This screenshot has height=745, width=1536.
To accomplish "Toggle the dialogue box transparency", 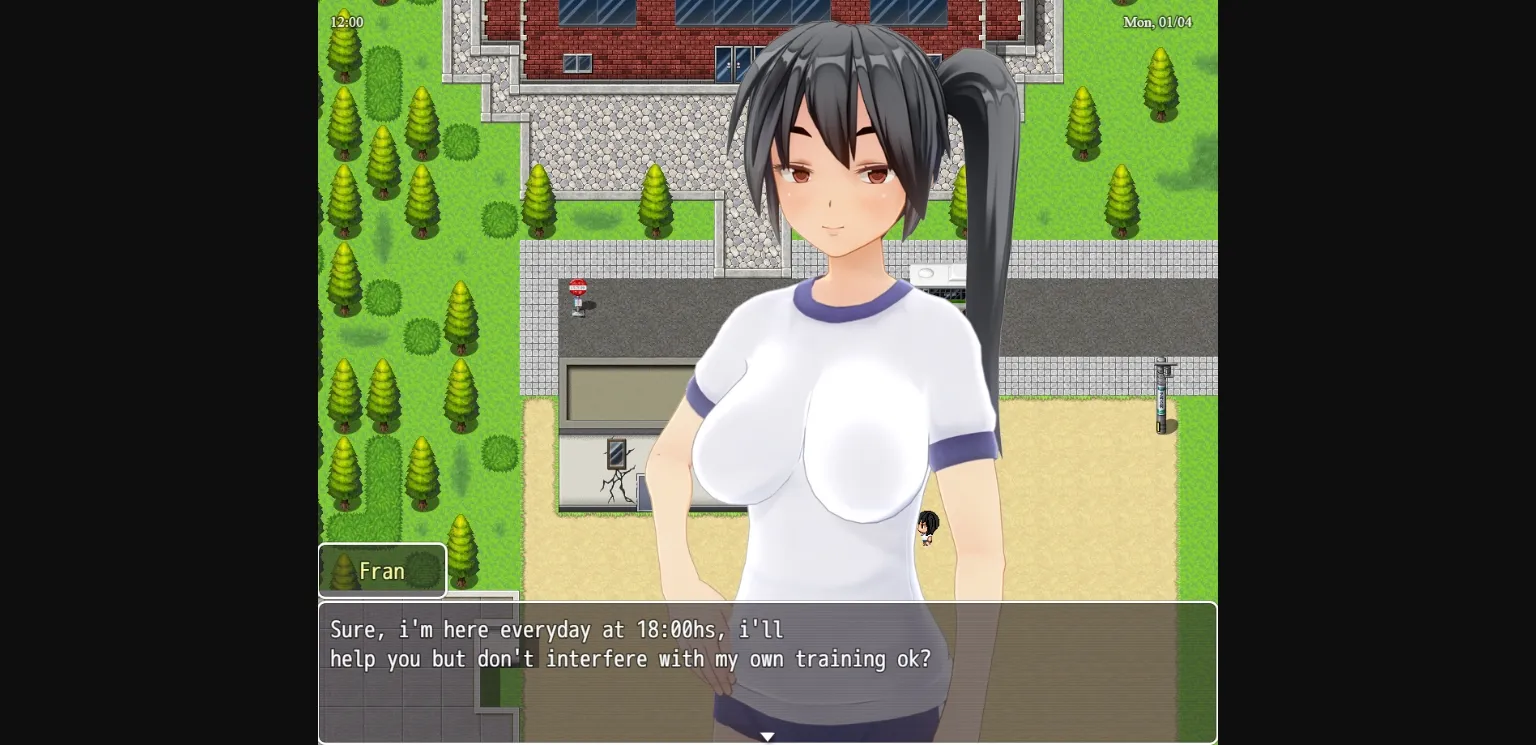I will point(768,672).
